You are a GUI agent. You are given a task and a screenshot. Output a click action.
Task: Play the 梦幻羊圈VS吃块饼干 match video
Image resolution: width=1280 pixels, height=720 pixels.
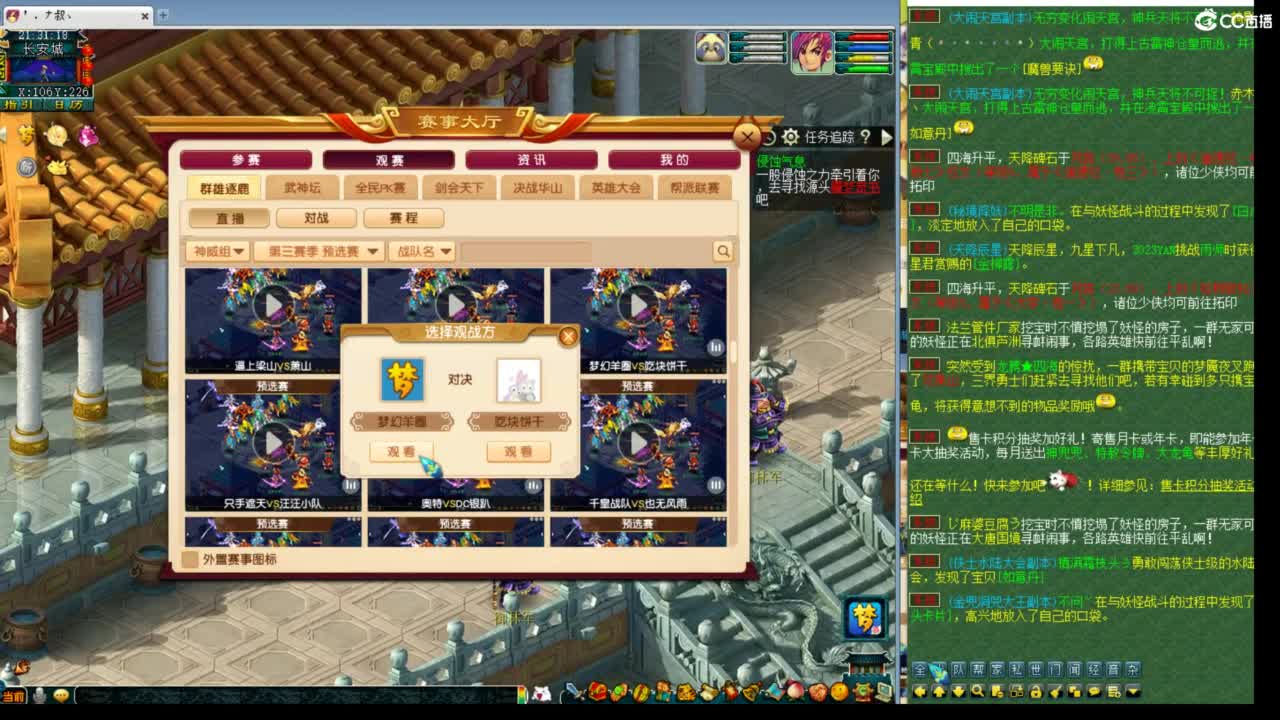(x=639, y=303)
